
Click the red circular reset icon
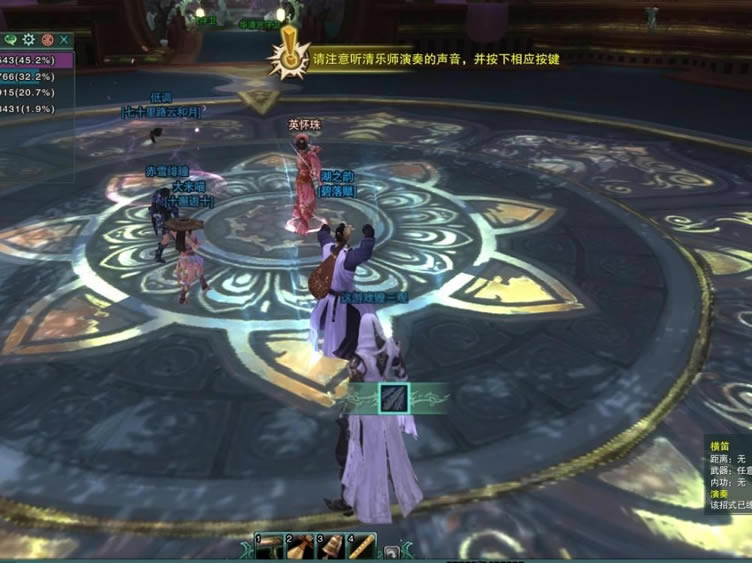pos(47,40)
